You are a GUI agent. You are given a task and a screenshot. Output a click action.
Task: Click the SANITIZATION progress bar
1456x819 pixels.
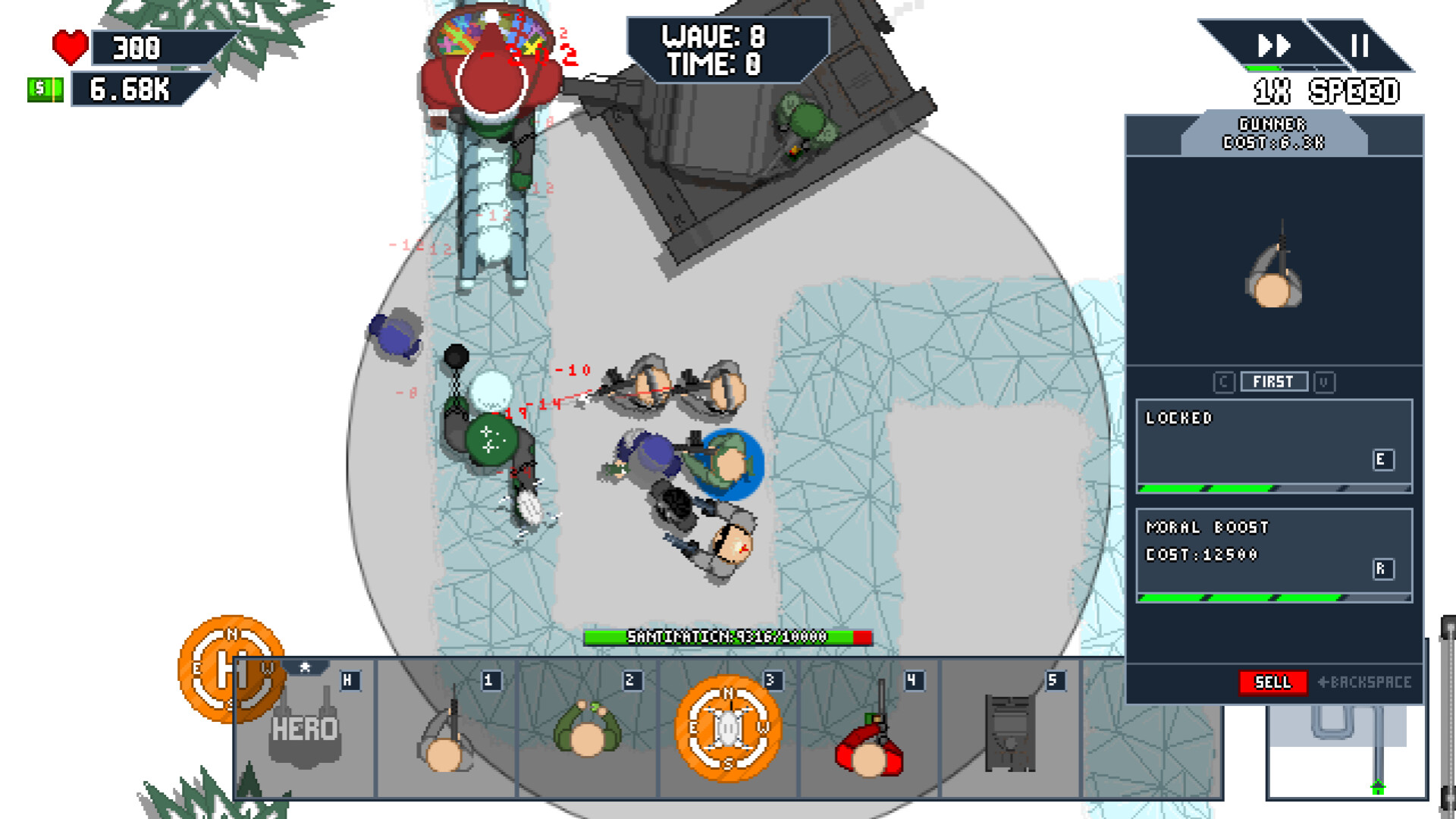tap(726, 639)
